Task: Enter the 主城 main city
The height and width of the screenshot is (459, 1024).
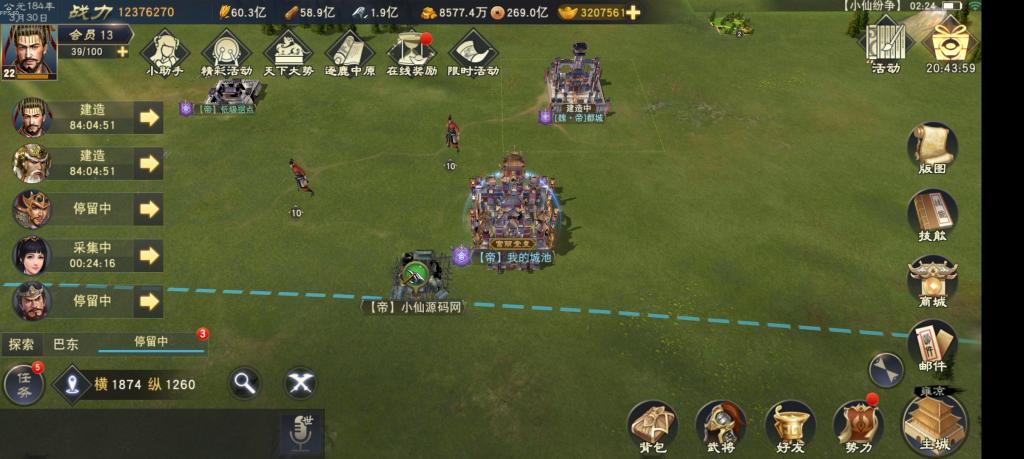Action: pos(933,425)
